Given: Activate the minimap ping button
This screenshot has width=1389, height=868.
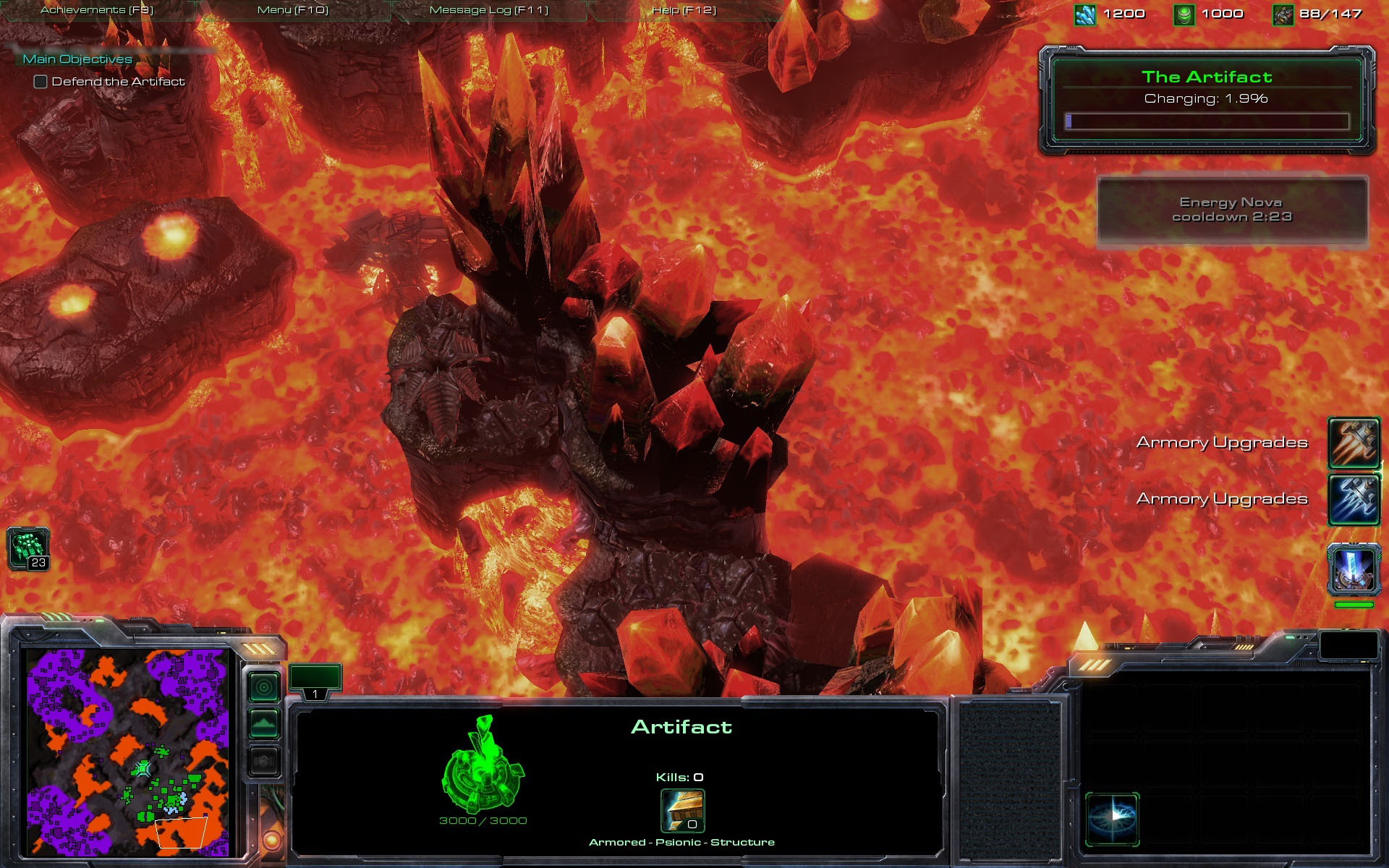Looking at the screenshot, I should [x=264, y=686].
